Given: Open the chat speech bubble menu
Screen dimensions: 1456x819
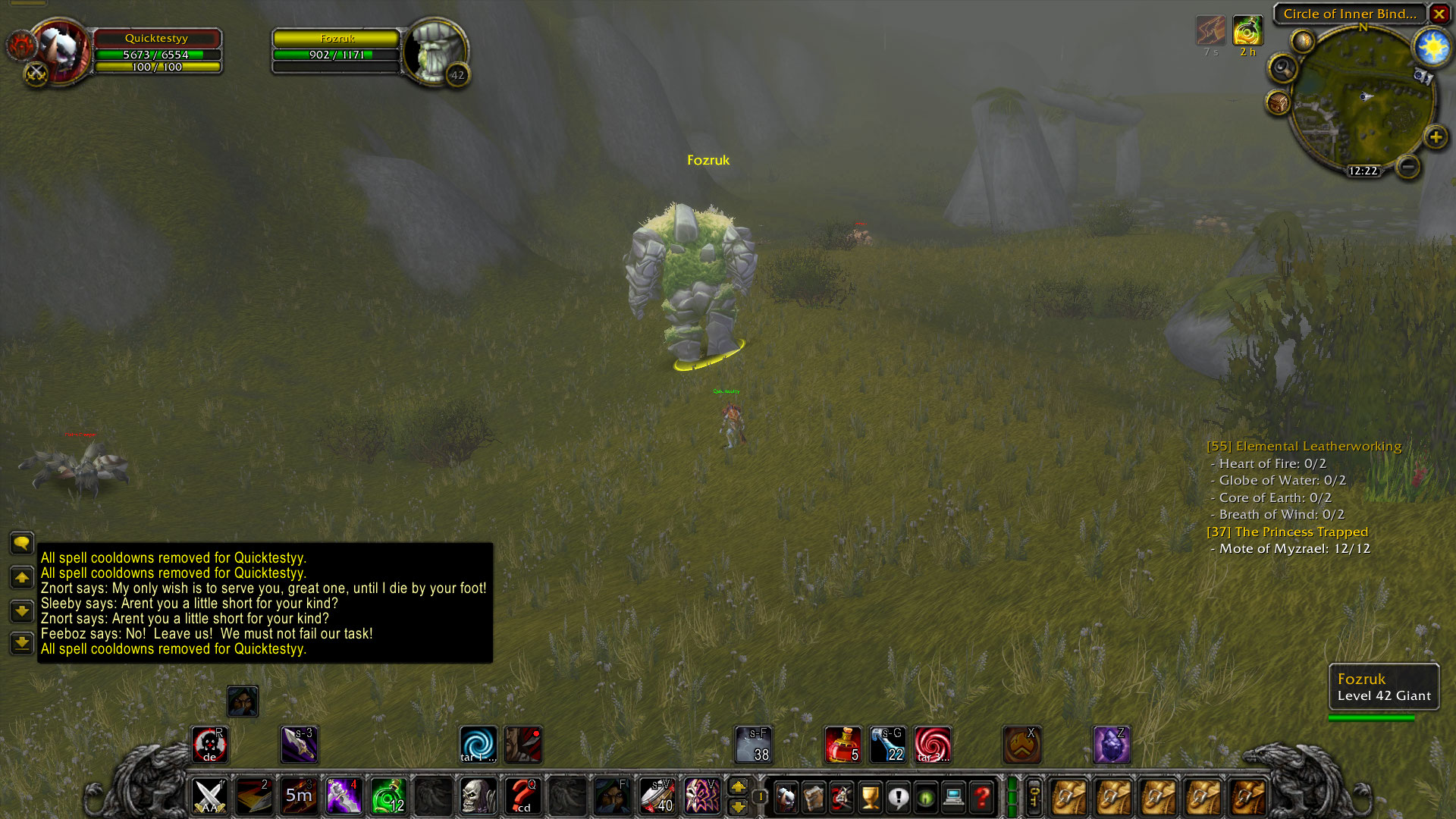Looking at the screenshot, I should click(21, 543).
